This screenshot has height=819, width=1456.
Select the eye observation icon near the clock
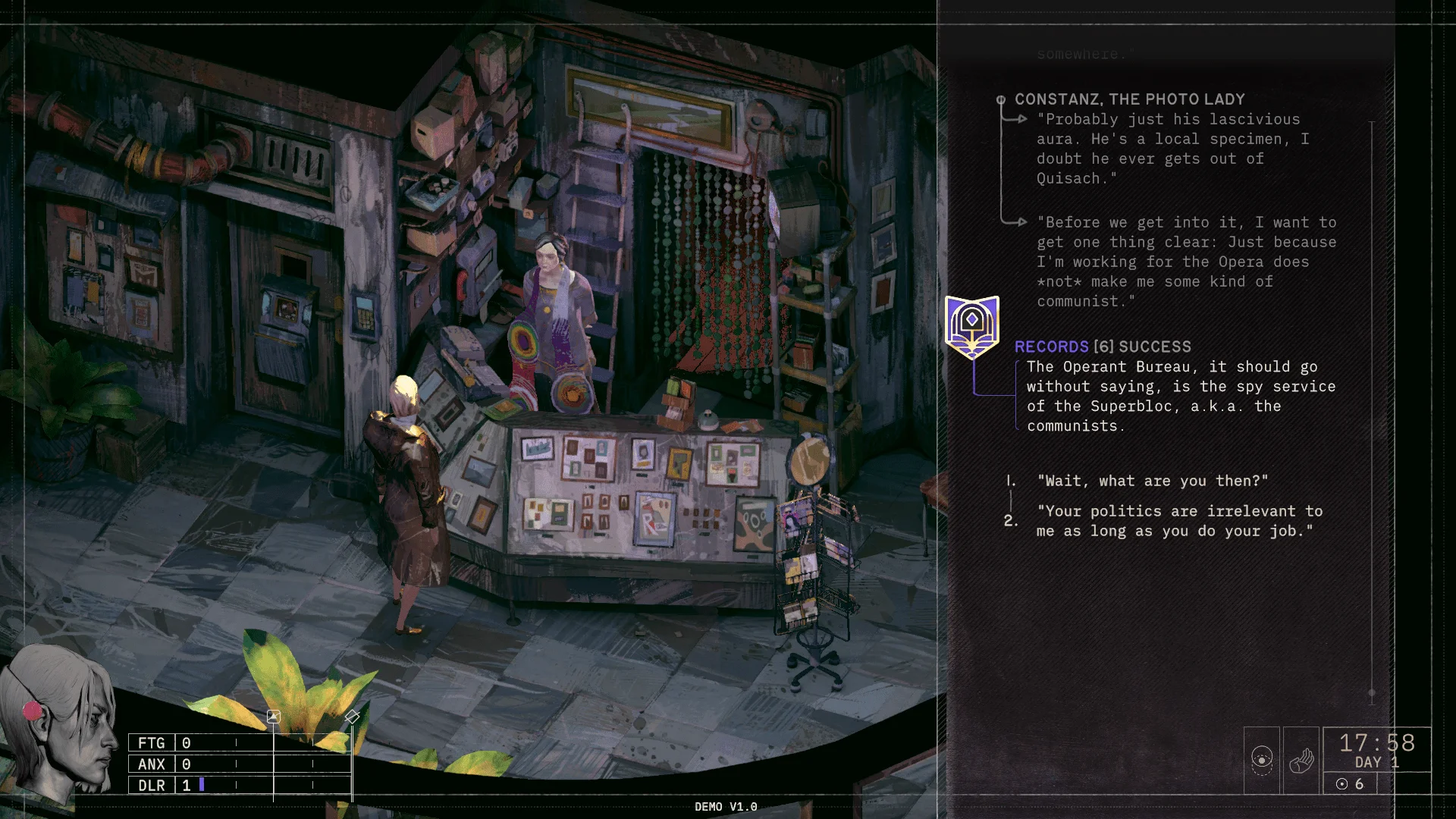coord(1261,758)
